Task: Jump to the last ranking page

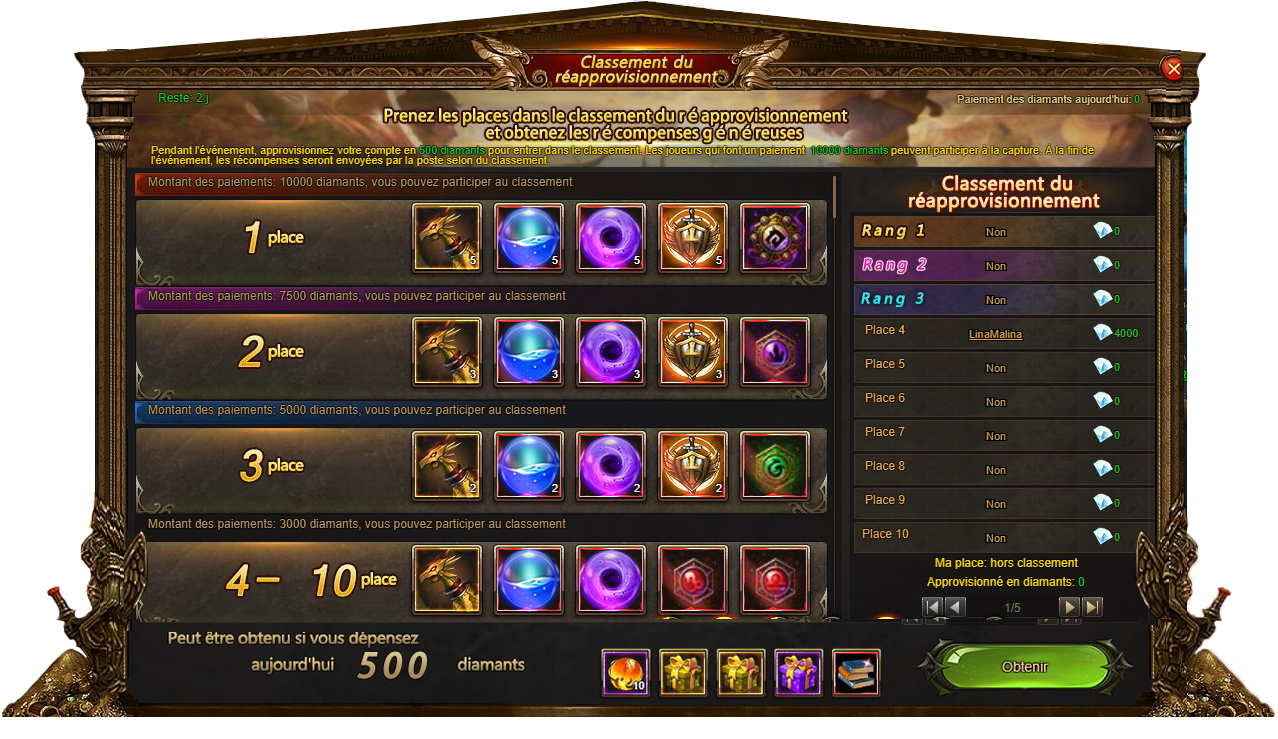Action: [x=1092, y=607]
